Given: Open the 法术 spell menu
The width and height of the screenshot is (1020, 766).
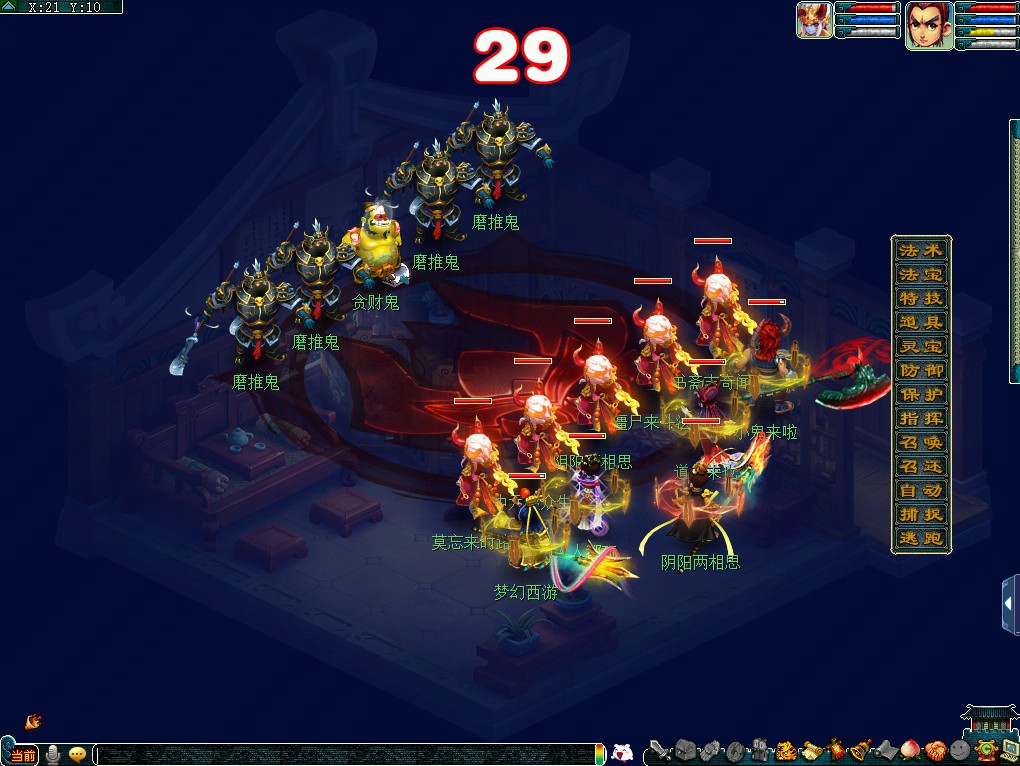Looking at the screenshot, I should 920,251.
